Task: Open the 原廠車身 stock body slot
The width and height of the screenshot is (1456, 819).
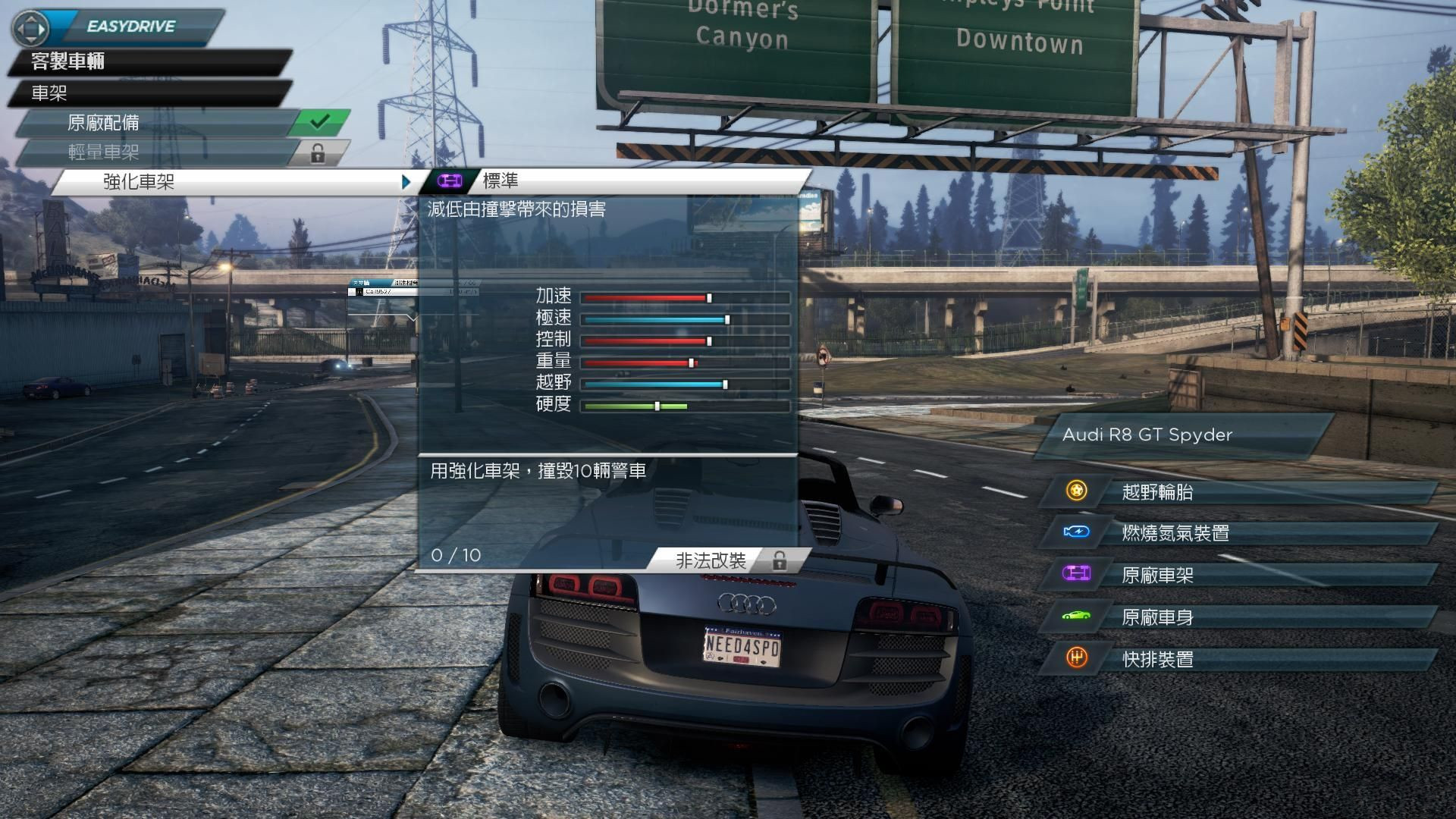Action: [1236, 617]
